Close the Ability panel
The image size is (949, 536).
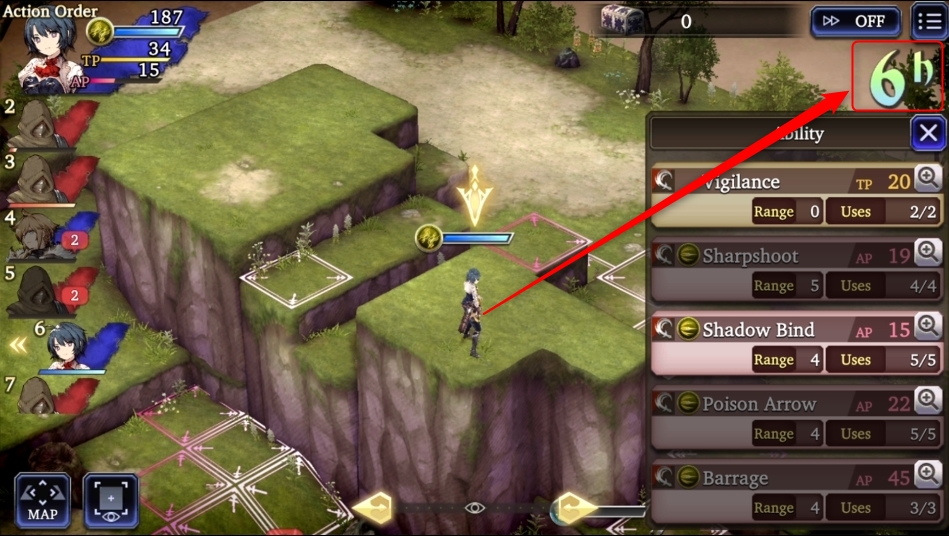pyautogui.click(x=928, y=133)
